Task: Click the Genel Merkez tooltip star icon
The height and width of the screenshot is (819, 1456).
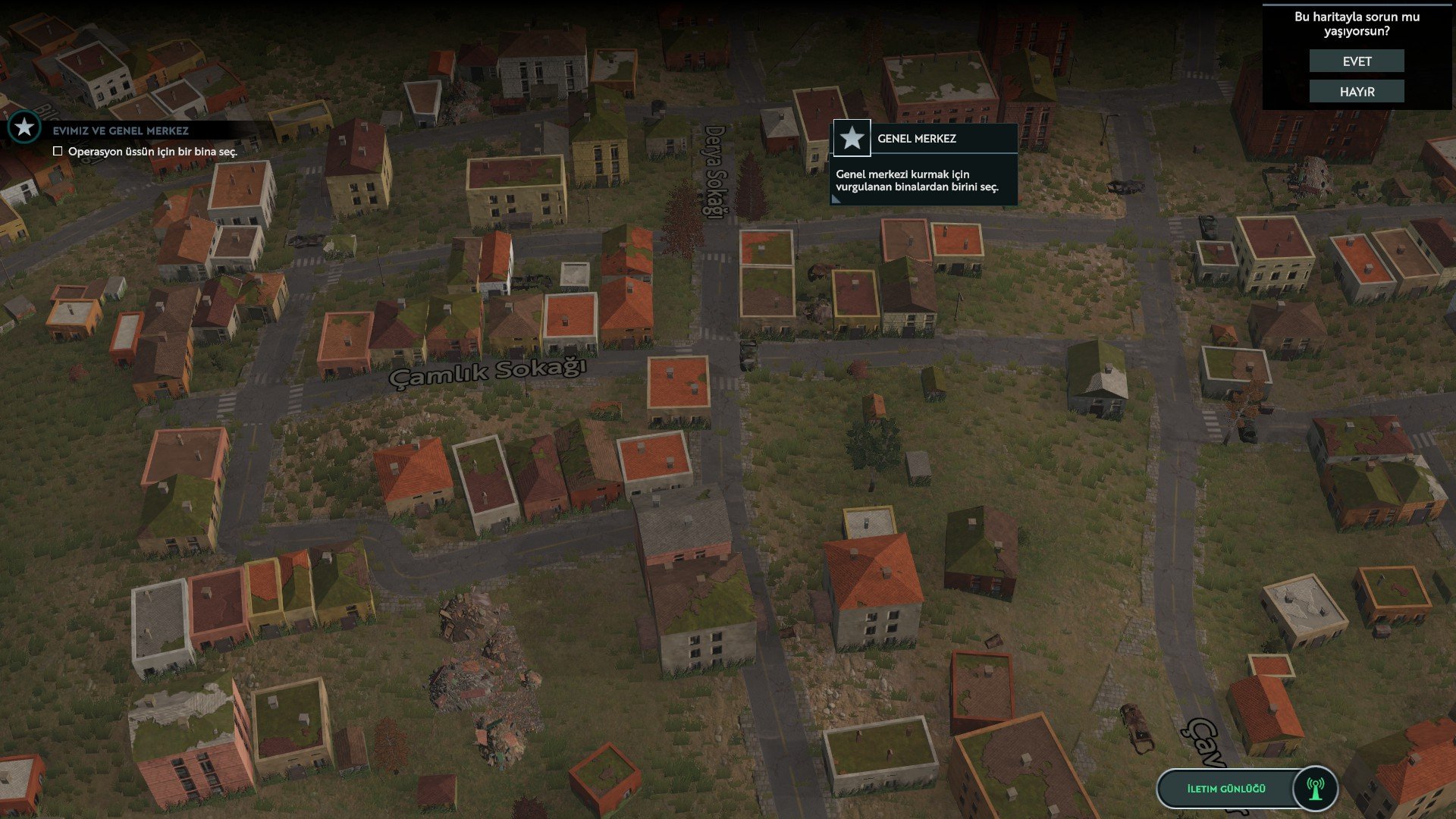Action: 852,138
